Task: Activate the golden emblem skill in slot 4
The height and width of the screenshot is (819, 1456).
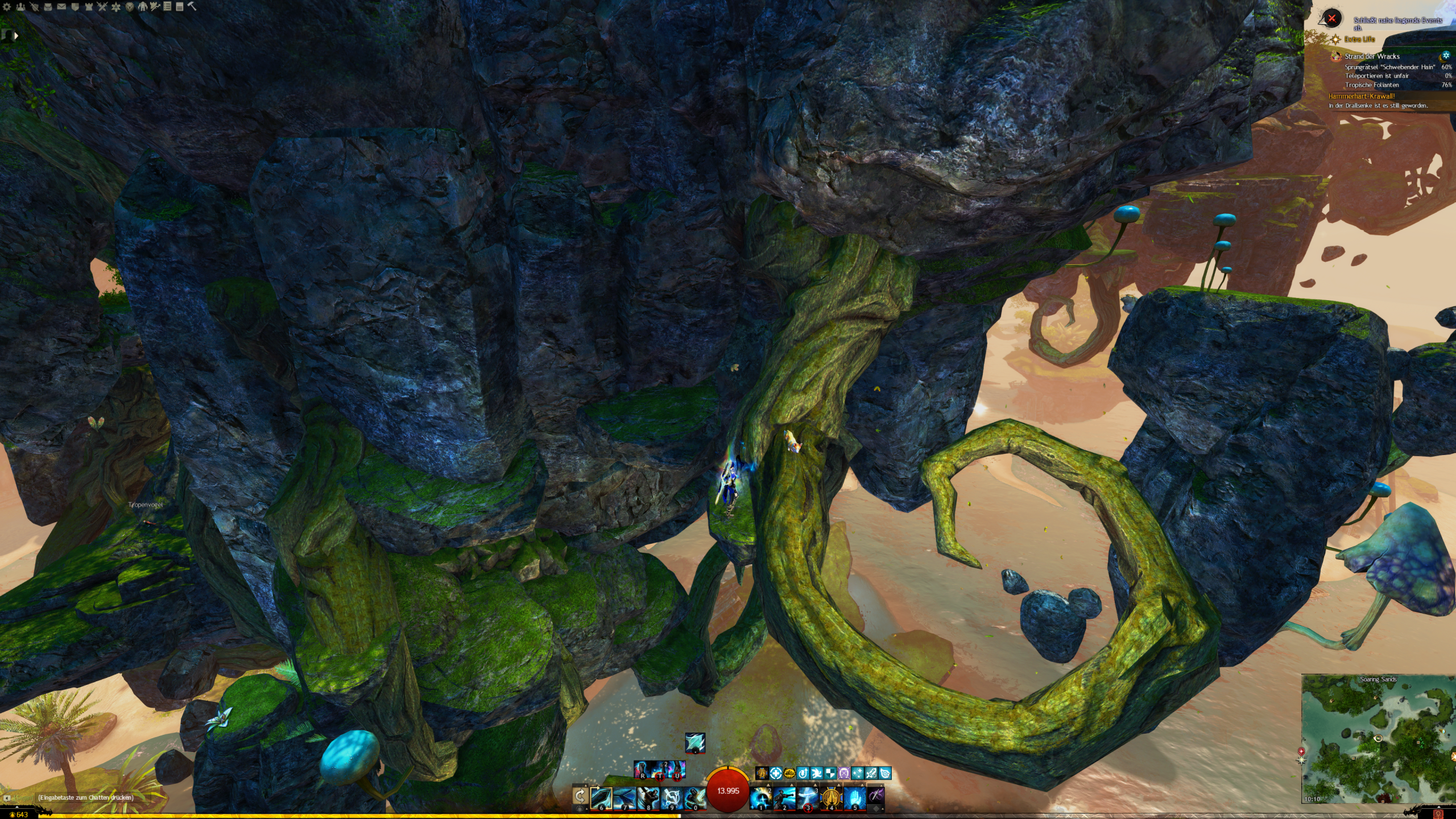Action: pyautogui.click(x=831, y=798)
